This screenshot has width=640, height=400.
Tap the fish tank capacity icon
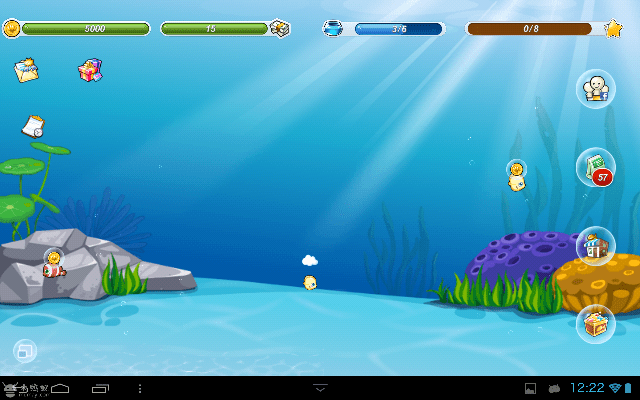click(332, 28)
